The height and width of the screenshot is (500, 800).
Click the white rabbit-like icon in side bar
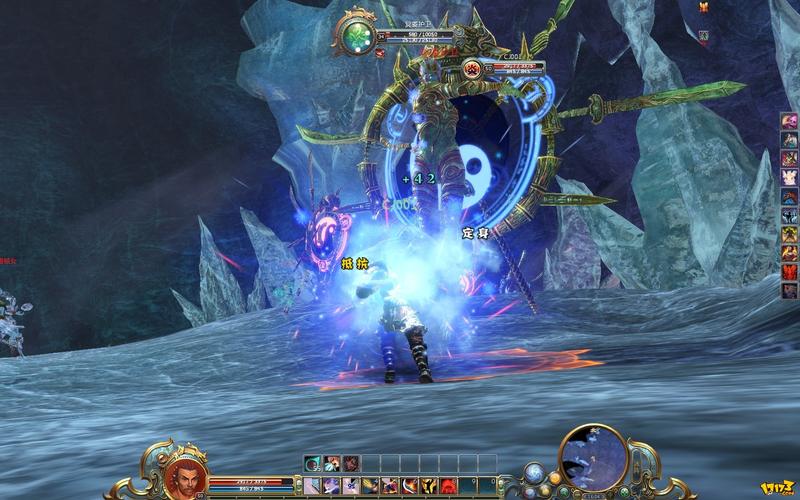click(x=789, y=177)
